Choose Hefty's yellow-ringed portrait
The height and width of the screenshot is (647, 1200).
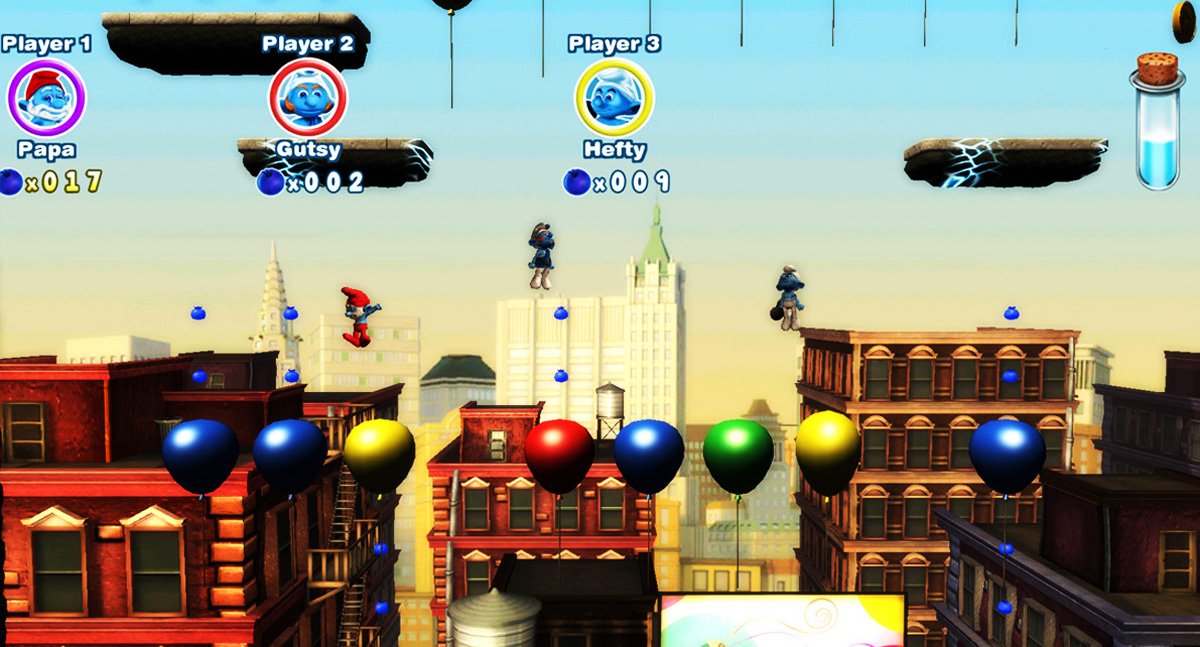[x=614, y=98]
